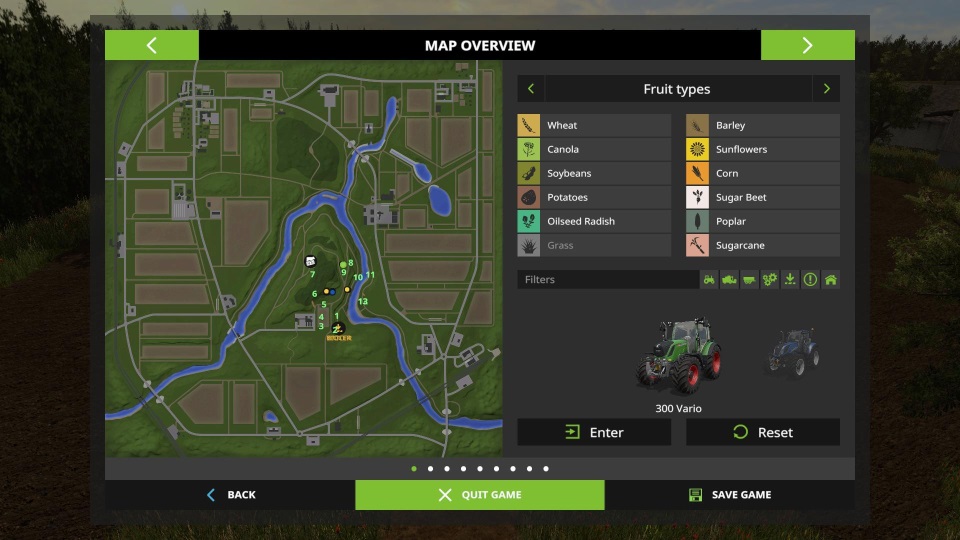The image size is (960, 540).
Task: Select Soybeans in the fruit list
Action: (x=594, y=173)
